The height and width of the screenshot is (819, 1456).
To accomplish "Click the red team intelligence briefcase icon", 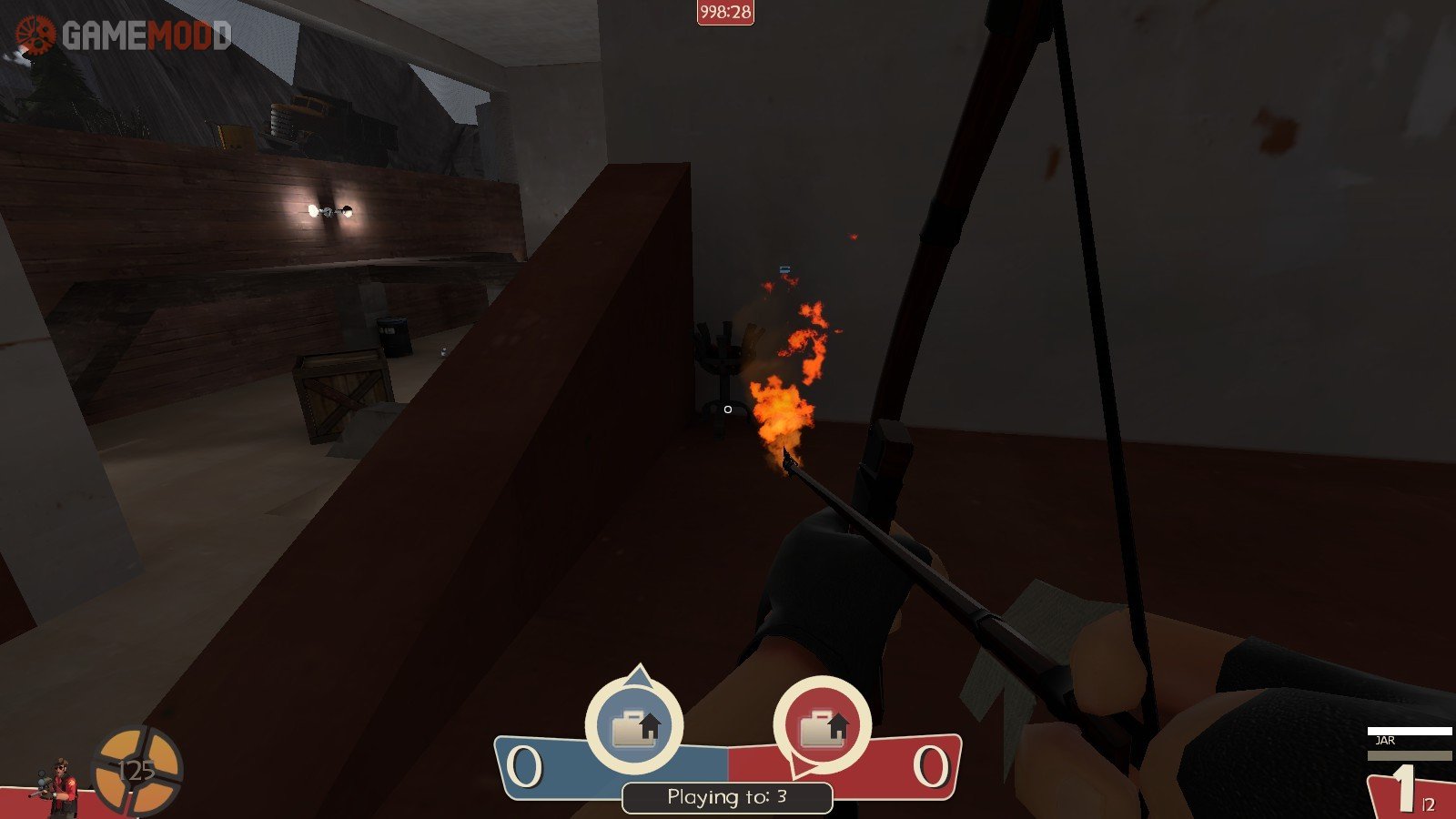I will [823, 727].
